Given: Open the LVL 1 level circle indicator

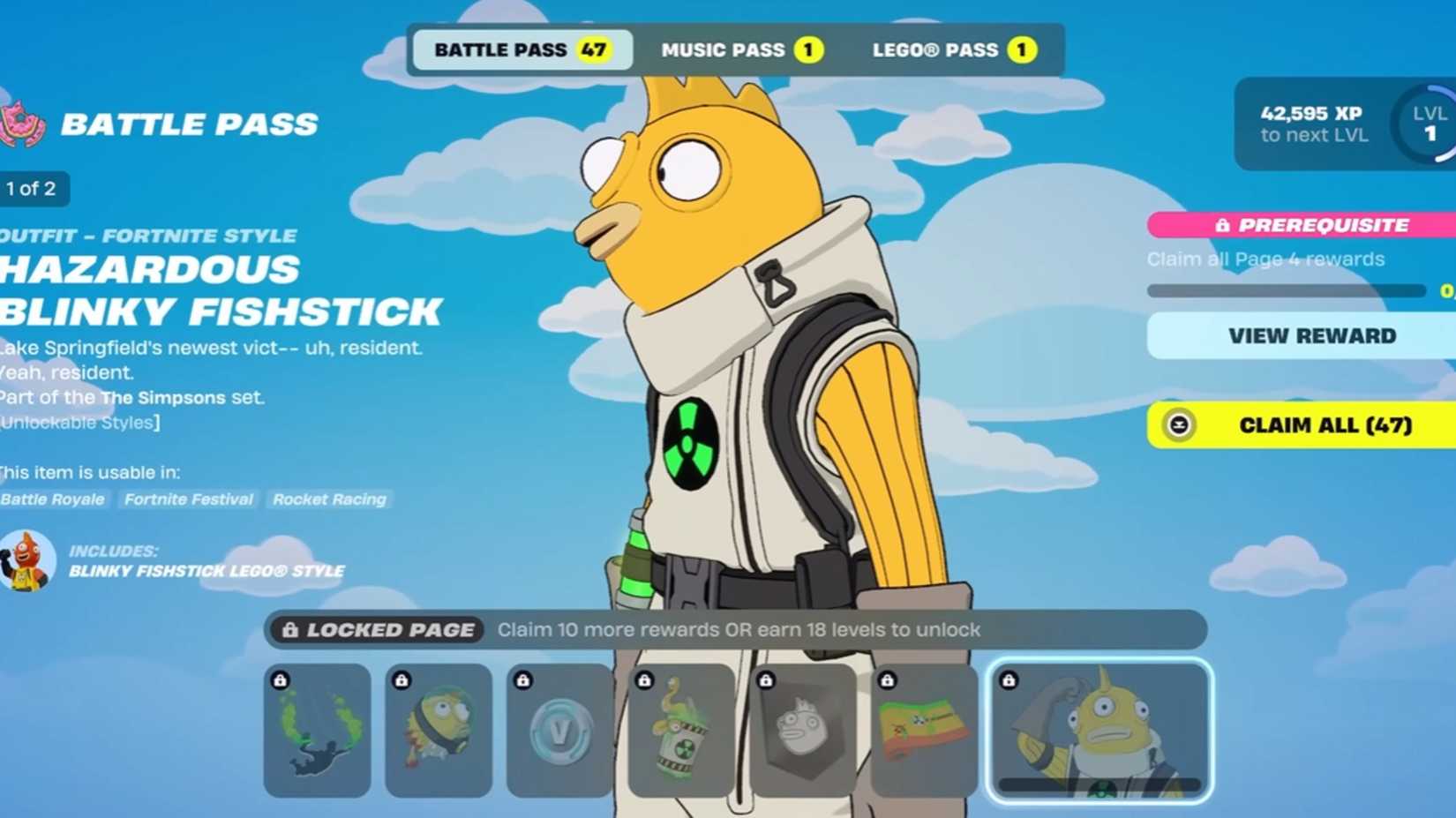Looking at the screenshot, I should [1430, 124].
